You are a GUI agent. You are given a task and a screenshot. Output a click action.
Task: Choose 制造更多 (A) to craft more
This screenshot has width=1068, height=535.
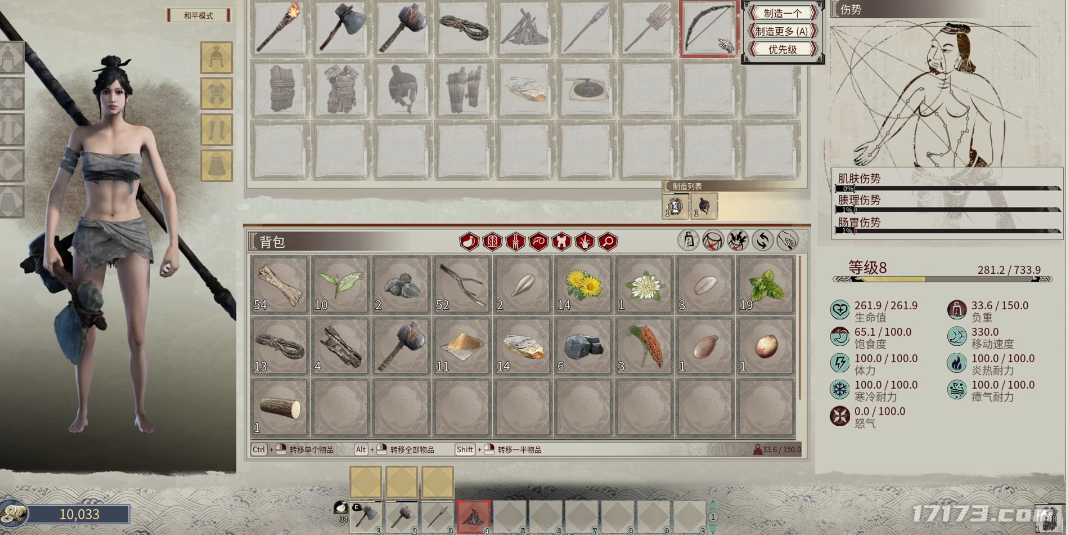[x=782, y=31]
